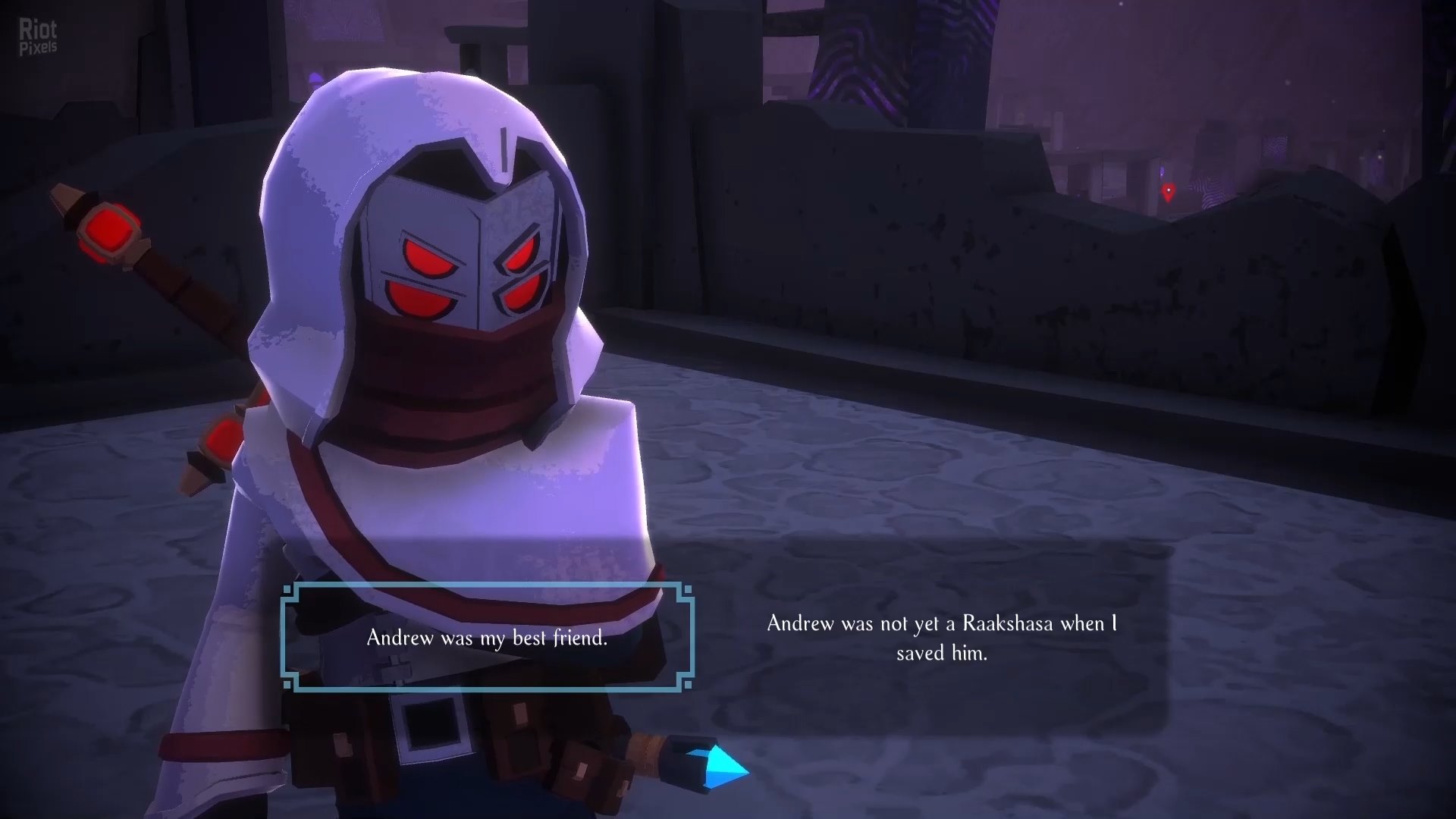This screenshot has height=819, width=1456.
Task: Select "Andrew was not yet a Raakshasa" reply
Action: pos(941,638)
